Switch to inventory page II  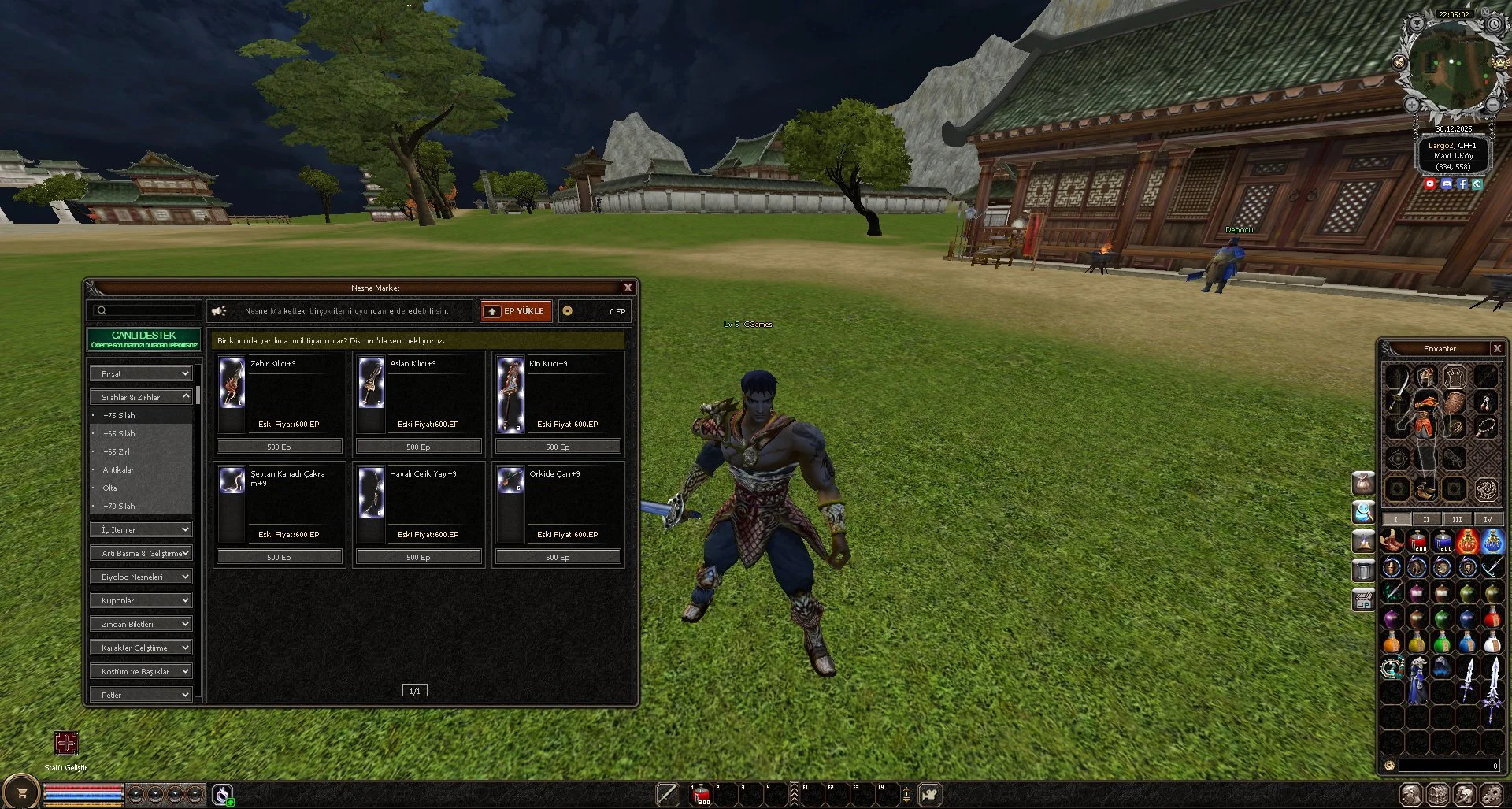[1425, 519]
